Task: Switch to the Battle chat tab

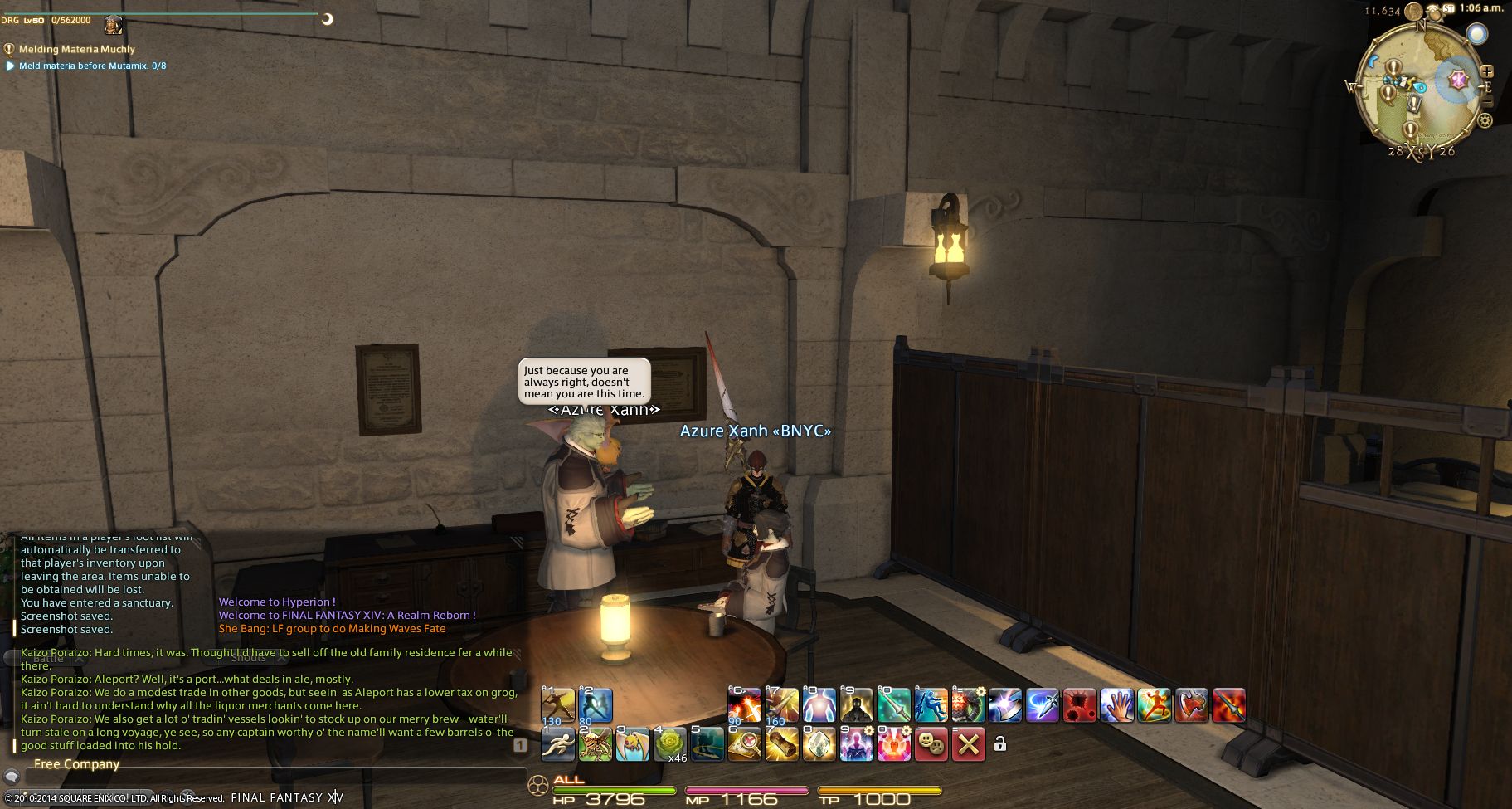Action: pos(48,658)
